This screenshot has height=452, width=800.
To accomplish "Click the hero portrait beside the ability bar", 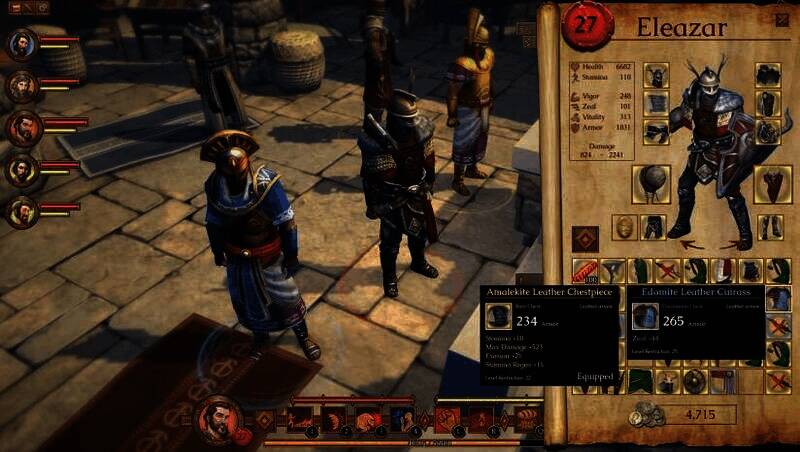I will [218, 418].
